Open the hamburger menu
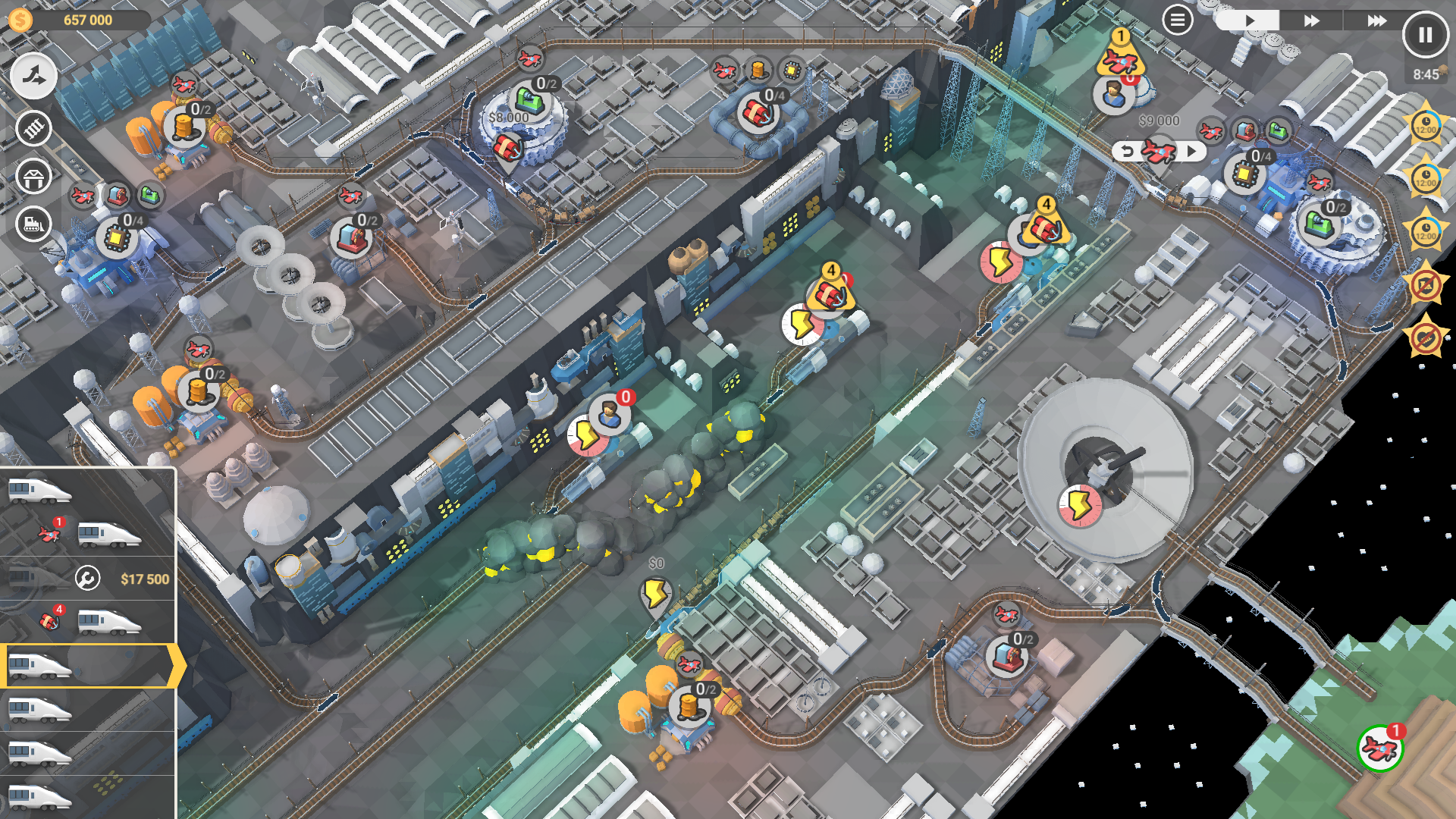 point(1177,20)
